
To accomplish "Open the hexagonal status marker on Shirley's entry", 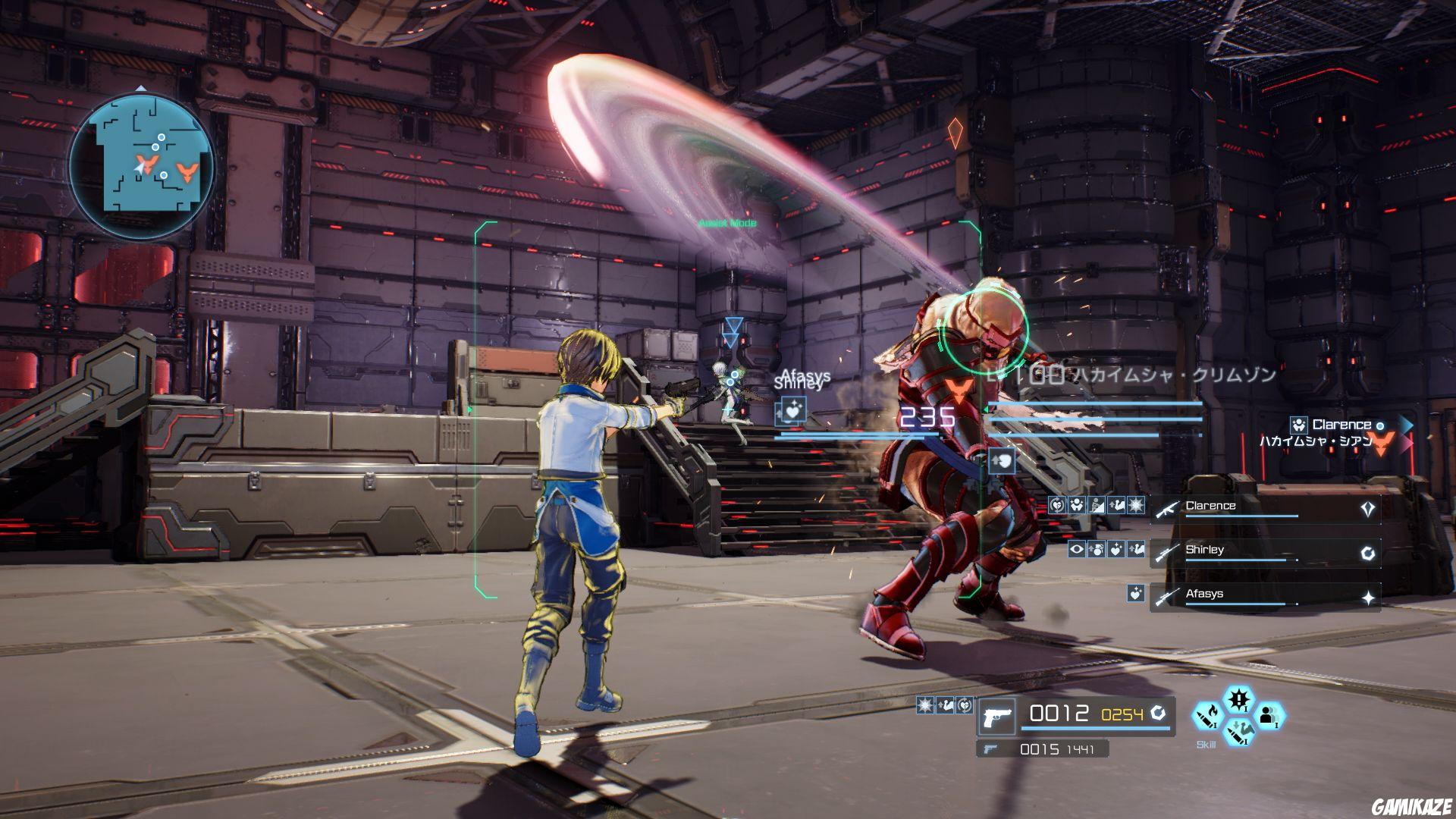I will click(1367, 554).
